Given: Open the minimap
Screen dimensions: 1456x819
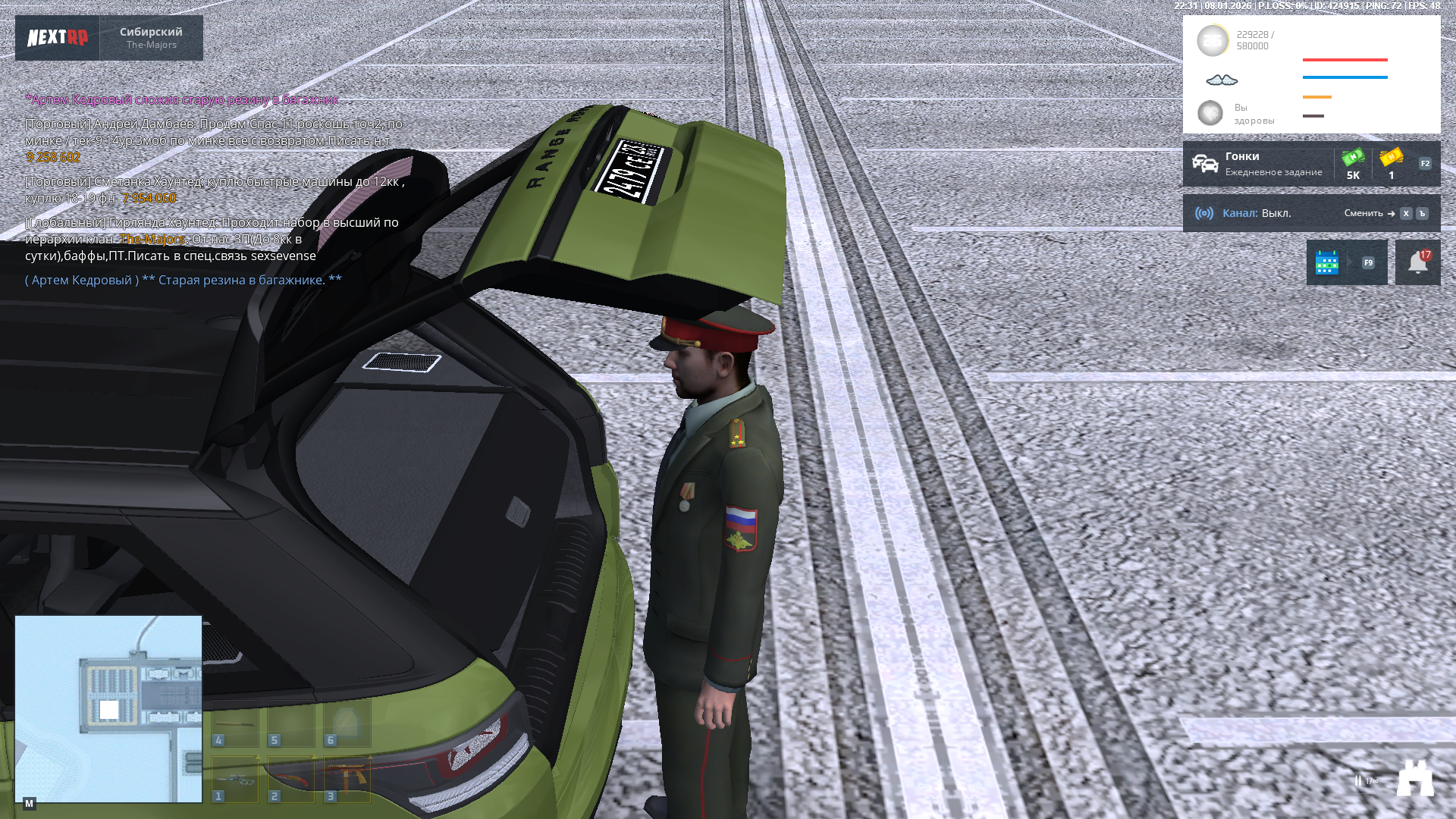Looking at the screenshot, I should click(108, 708).
